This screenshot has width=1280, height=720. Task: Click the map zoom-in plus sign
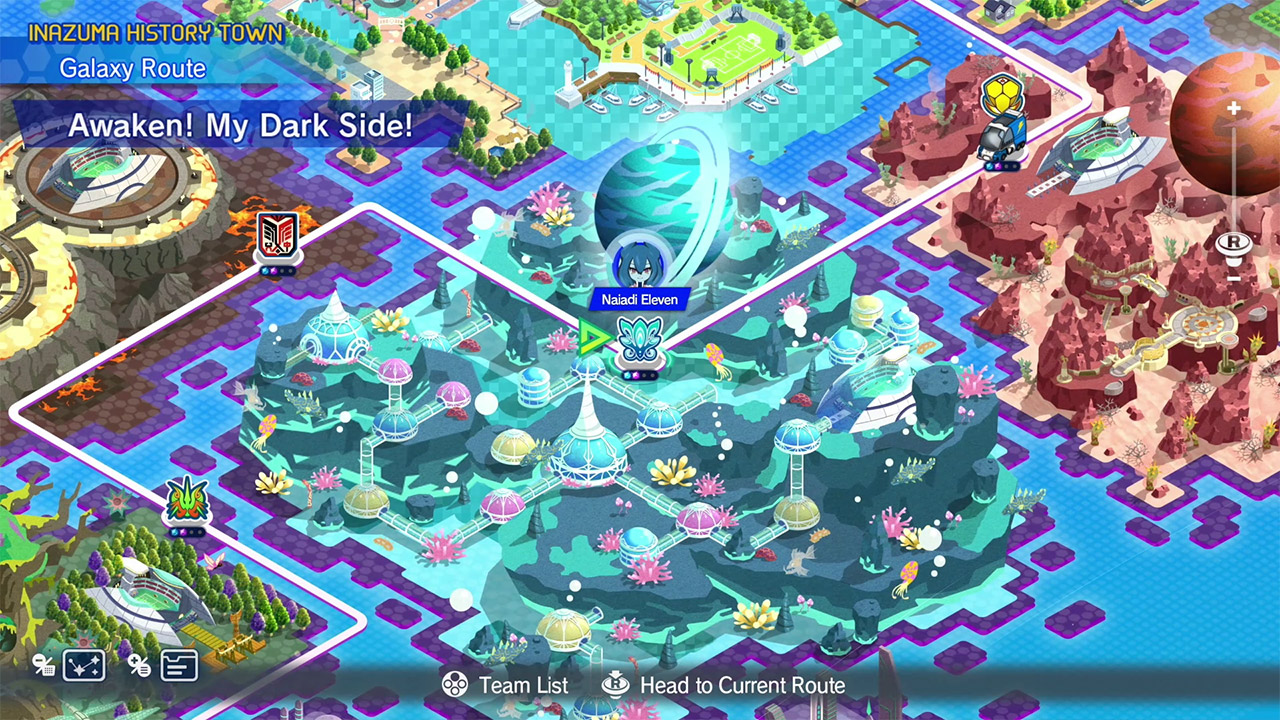(1235, 108)
